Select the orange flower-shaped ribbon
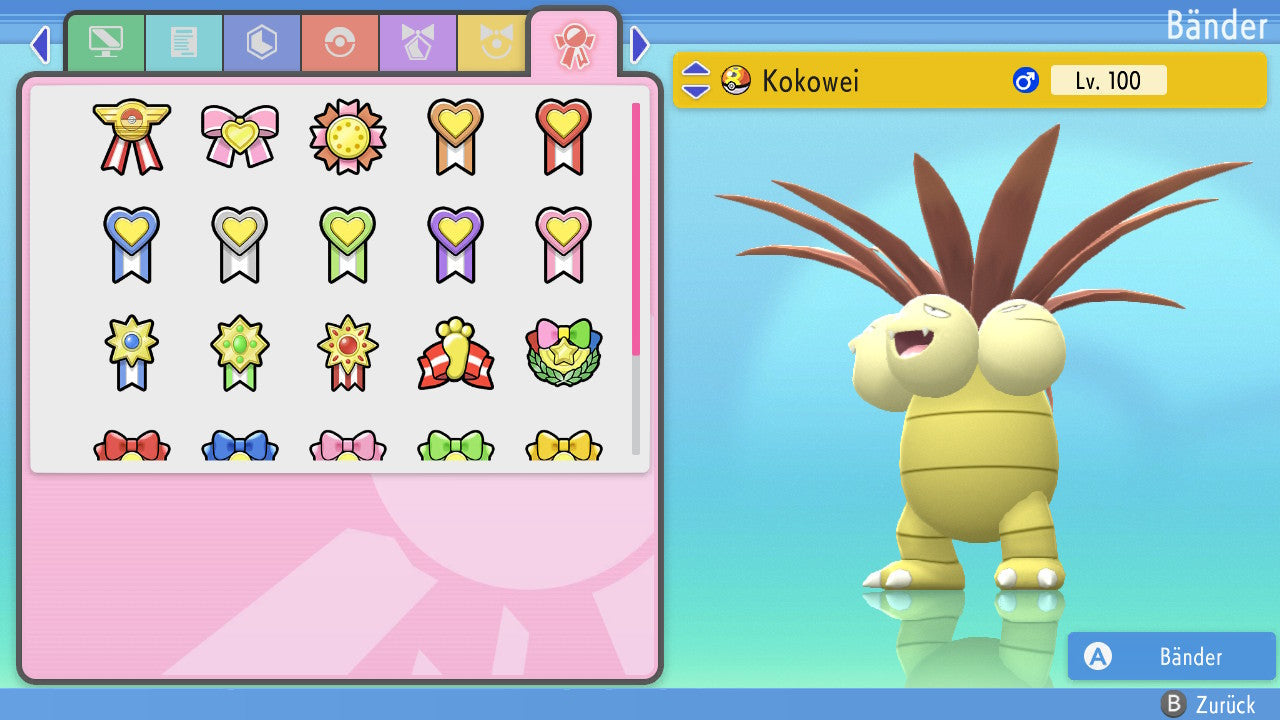This screenshot has width=1280, height=720. (x=348, y=135)
